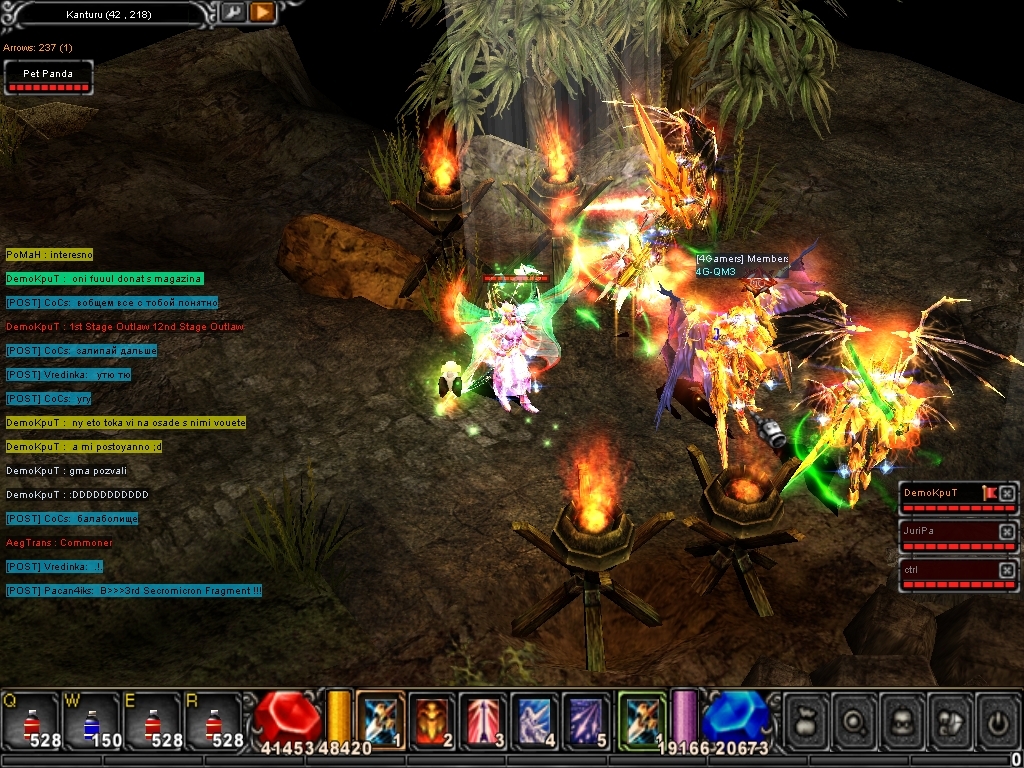Activate skill slot 2

coord(433,719)
